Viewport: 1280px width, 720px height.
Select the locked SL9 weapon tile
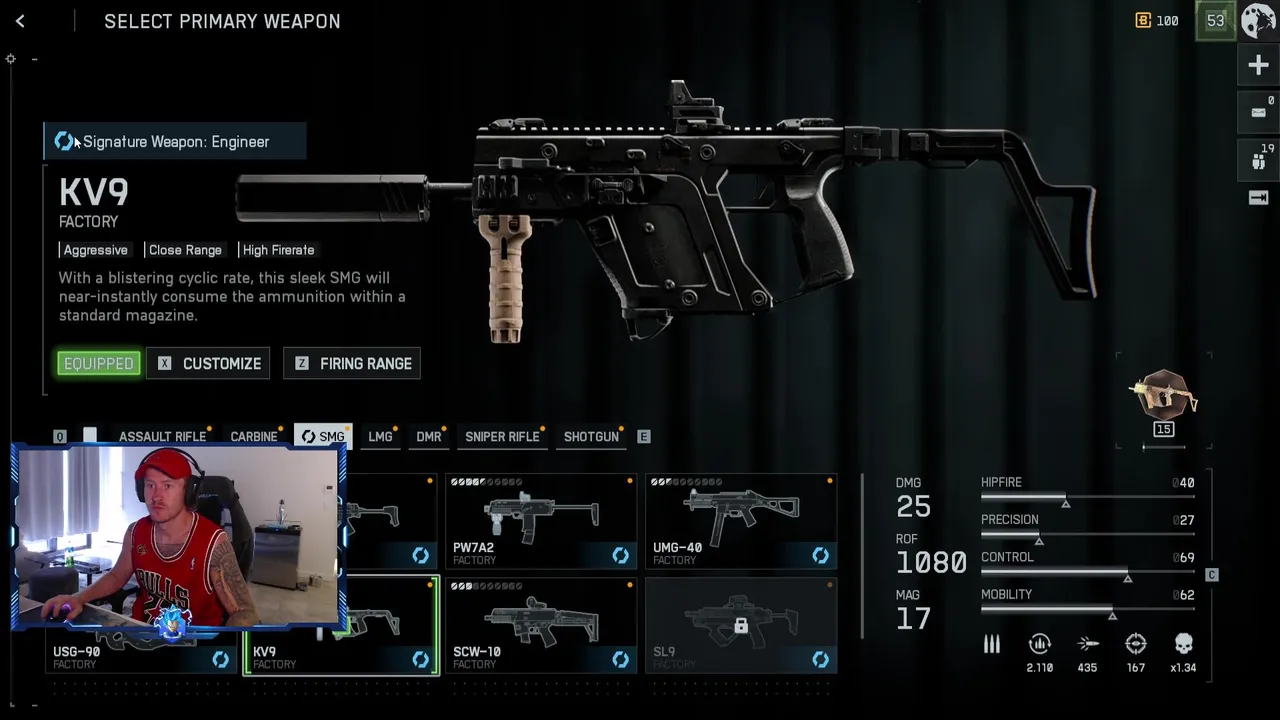[x=740, y=626]
